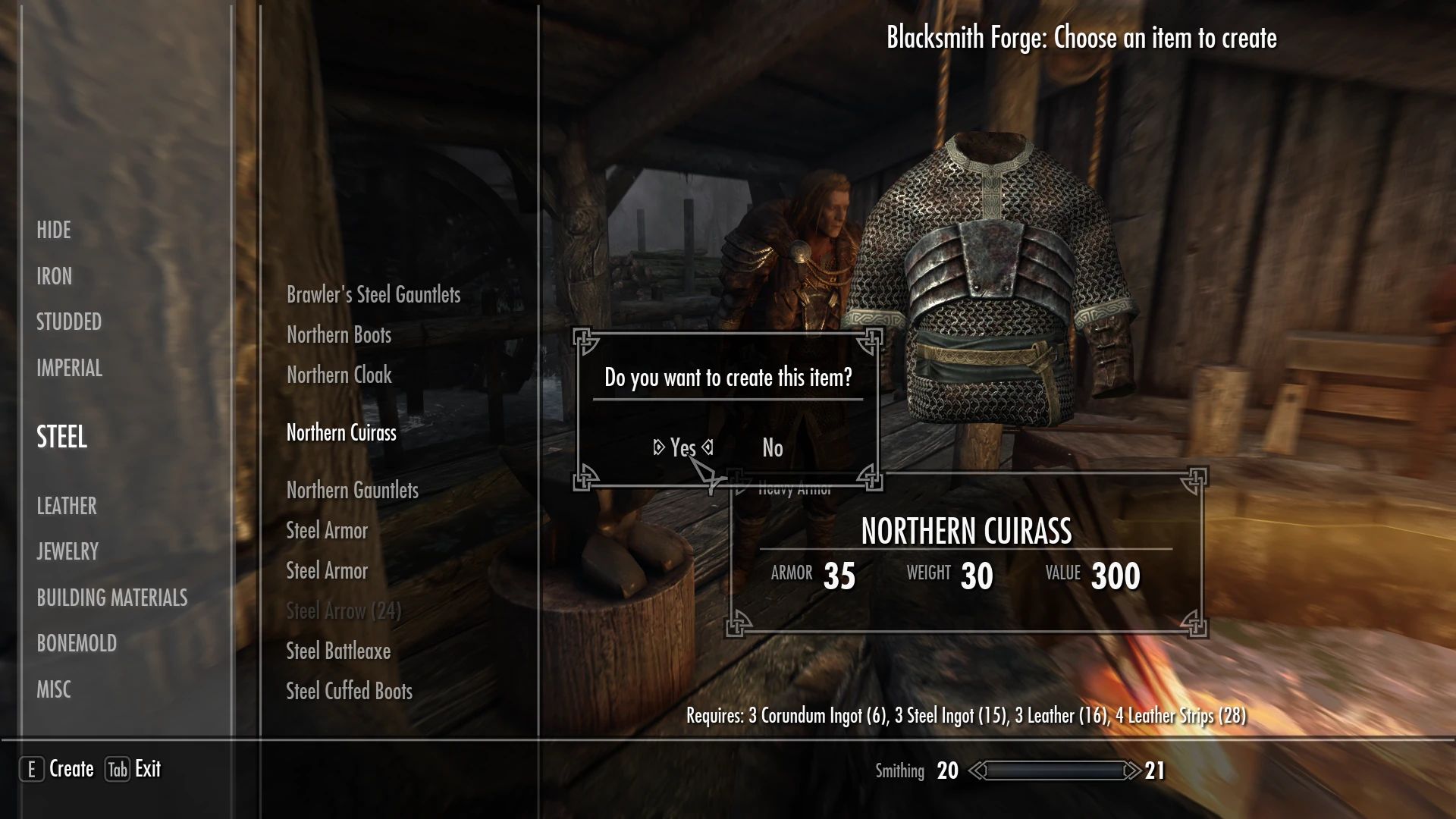Click the Tab Exit key icon
1456x819 pixels.
(118, 768)
